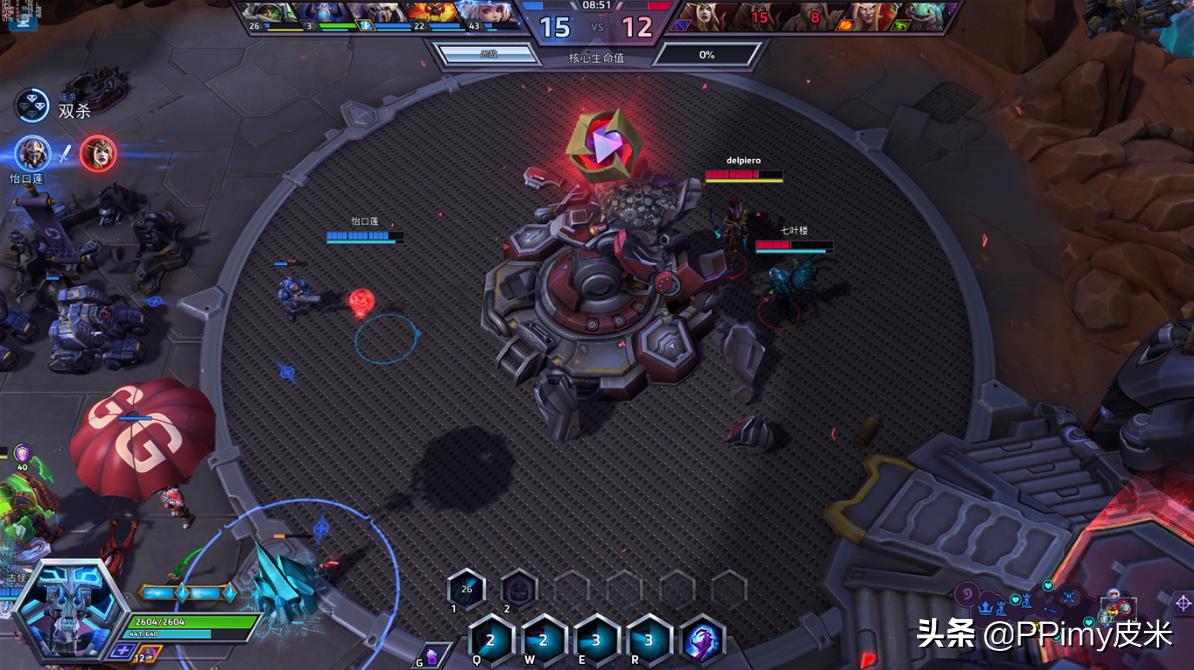Screen dimensions: 1194x670
Task: Activate the Q ability on cooldown
Action: 492,640
